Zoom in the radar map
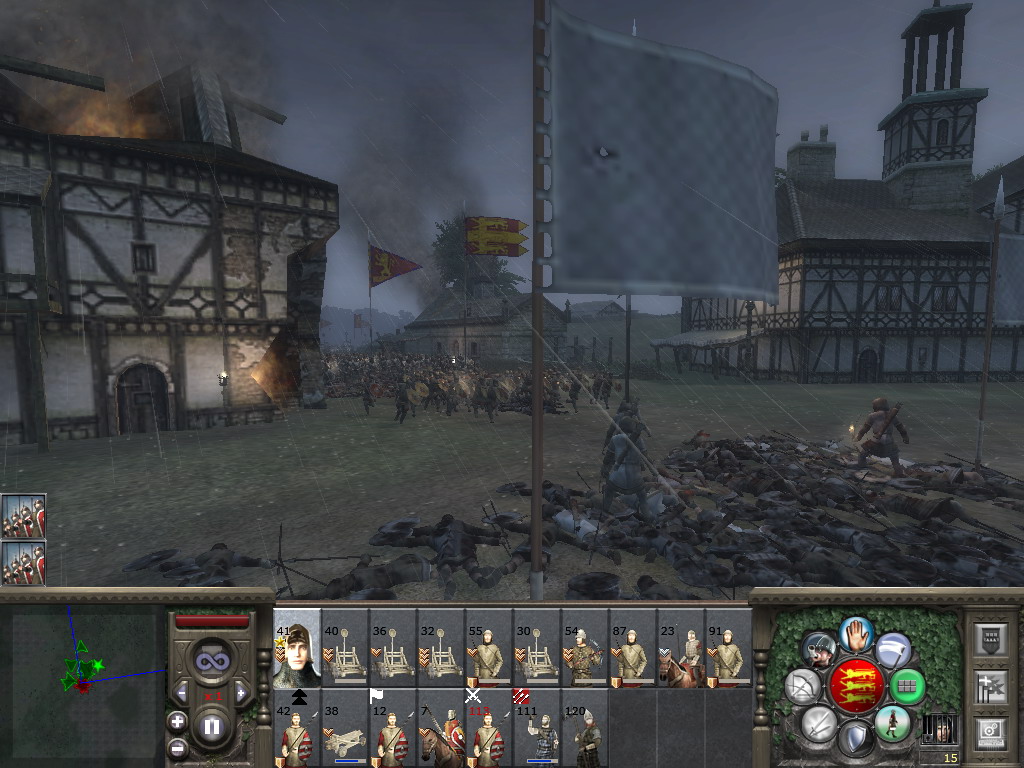Screen dimensions: 1024x768 click(x=177, y=721)
